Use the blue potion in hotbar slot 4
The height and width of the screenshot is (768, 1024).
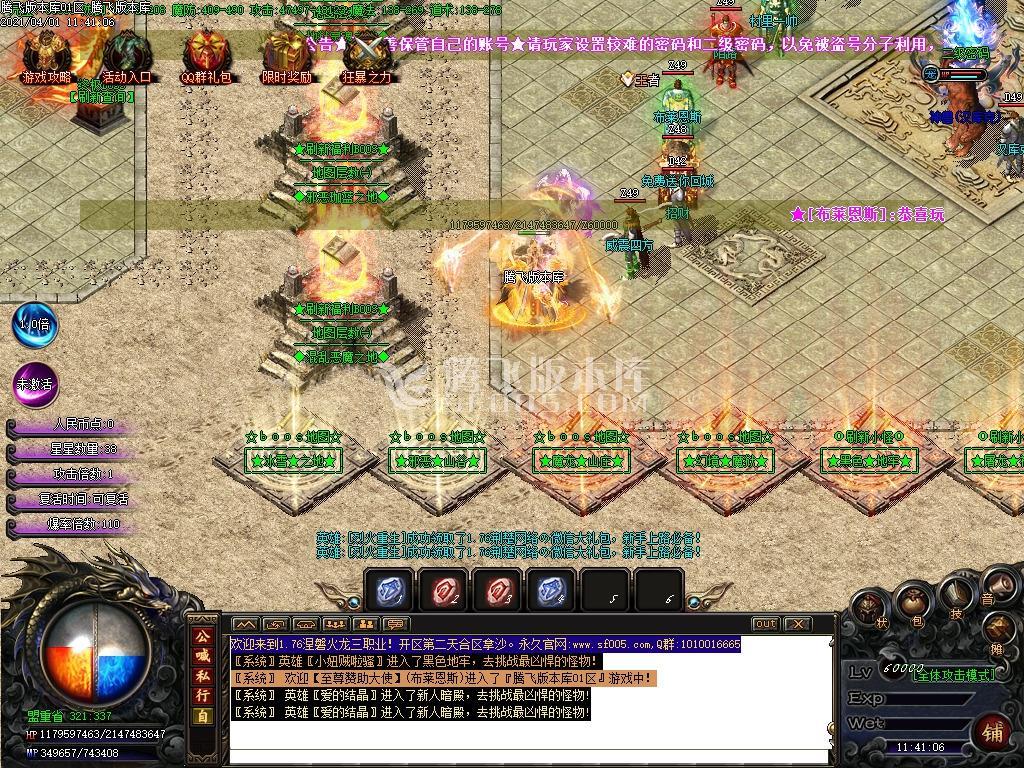pyautogui.click(x=551, y=590)
